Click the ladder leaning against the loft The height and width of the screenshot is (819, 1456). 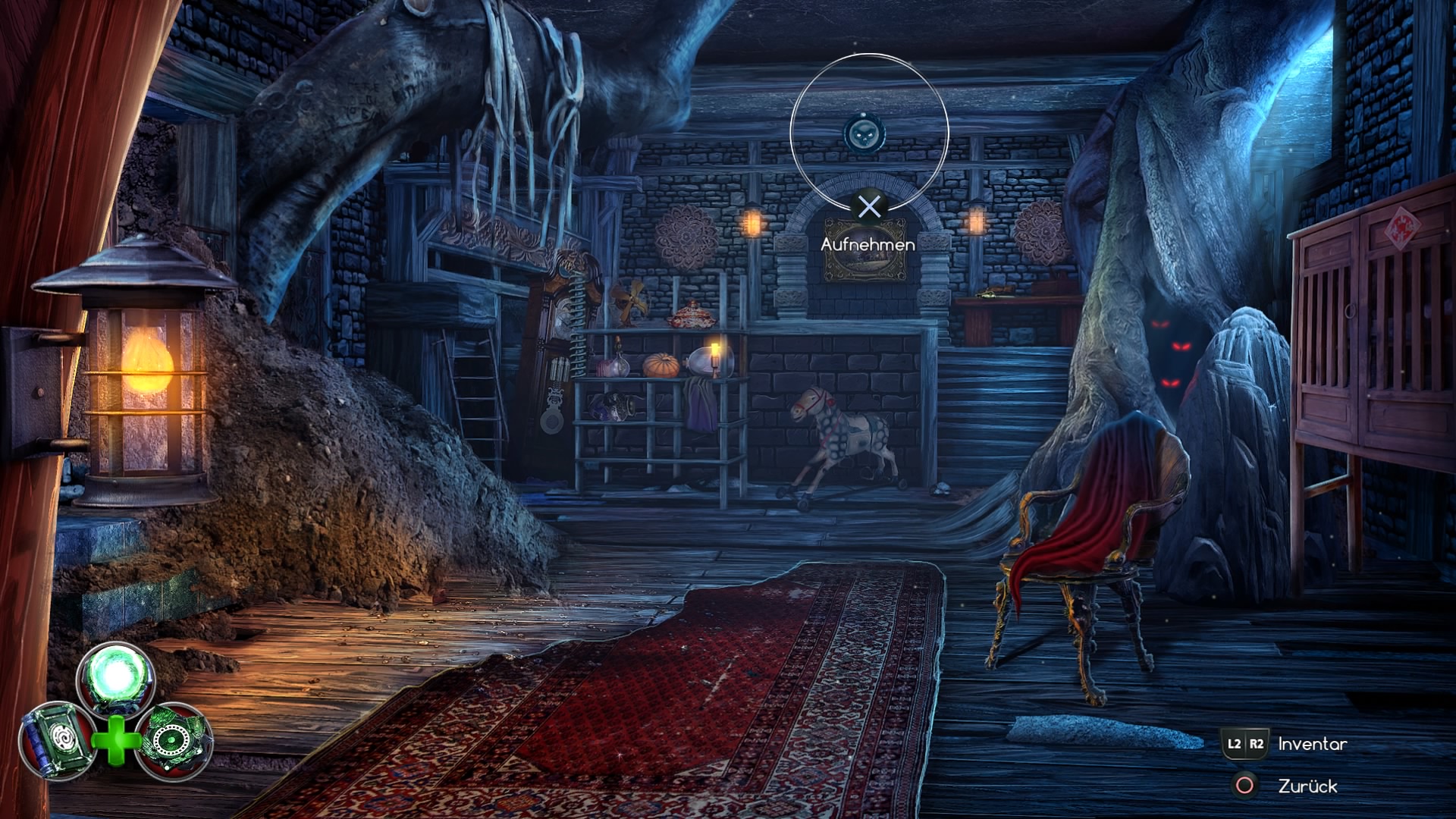(x=474, y=387)
